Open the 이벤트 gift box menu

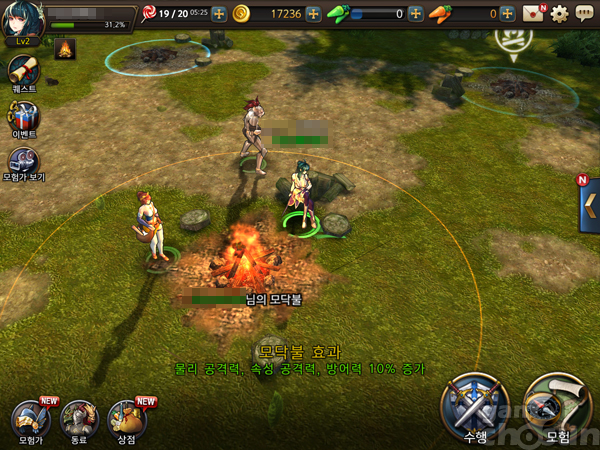pos(23,118)
